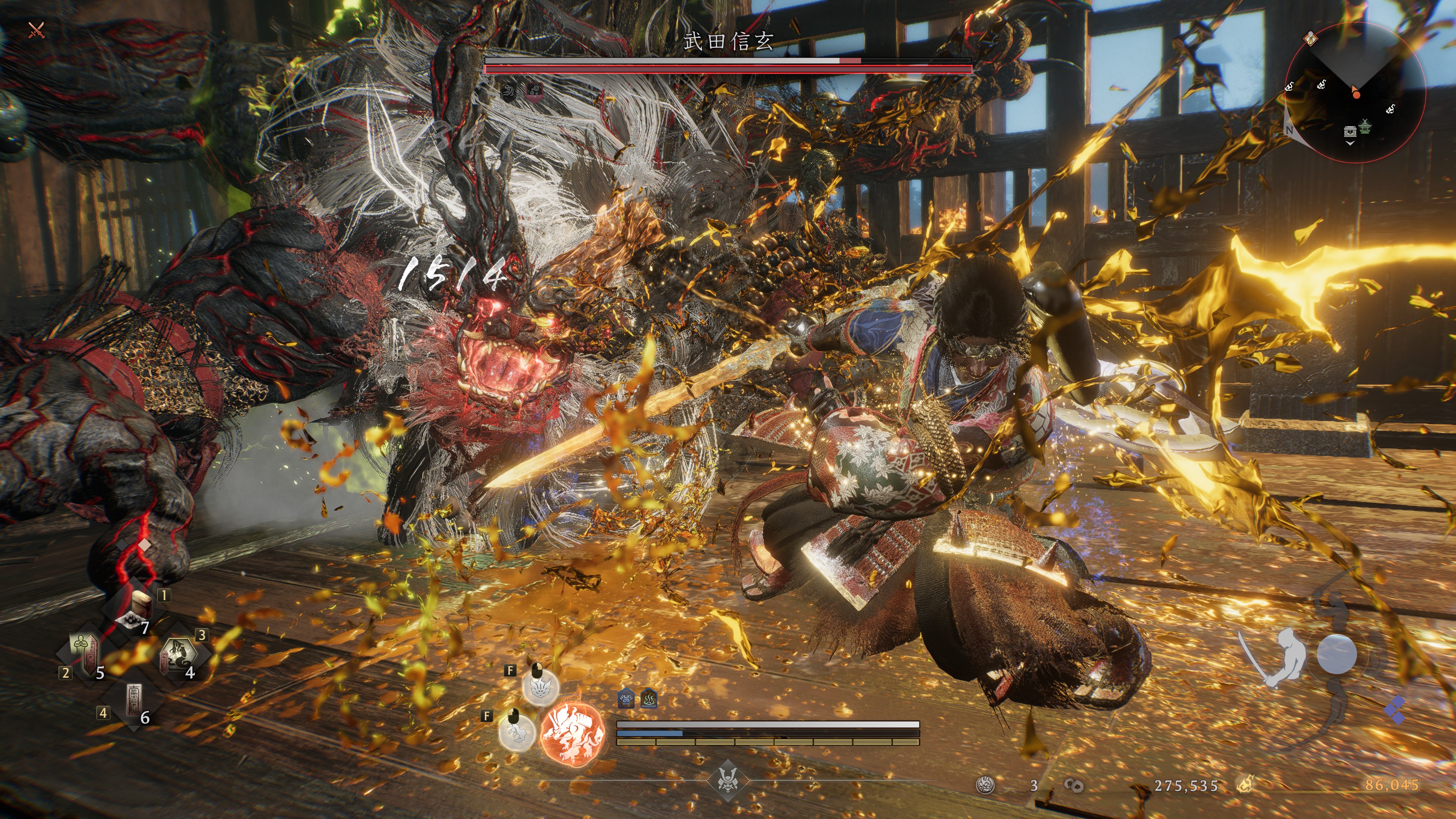The height and width of the screenshot is (819, 1456).
Task: Trigger the orange guardian spirit beast icon
Action: [x=572, y=733]
